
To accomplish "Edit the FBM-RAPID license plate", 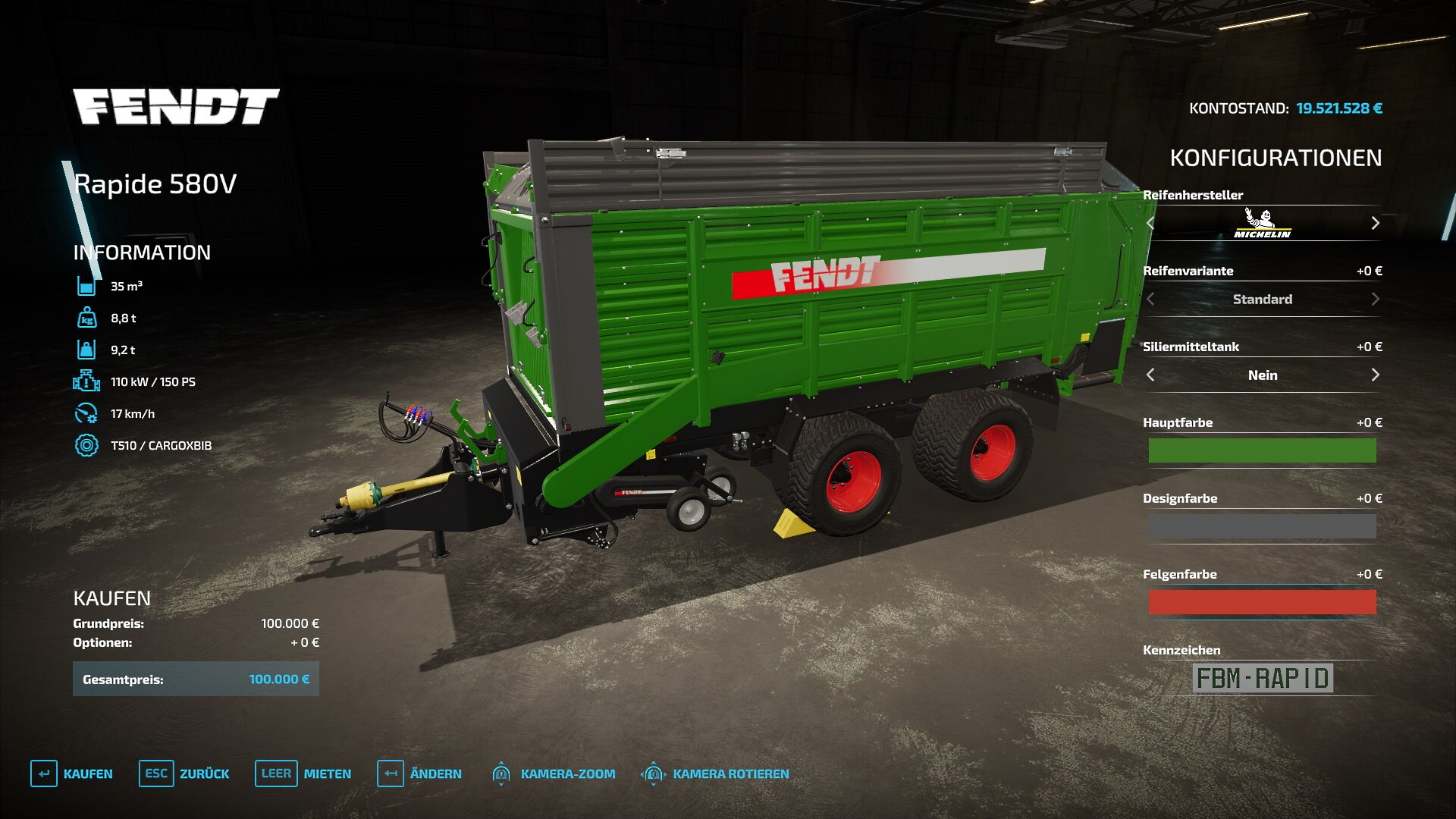I will 1263,678.
